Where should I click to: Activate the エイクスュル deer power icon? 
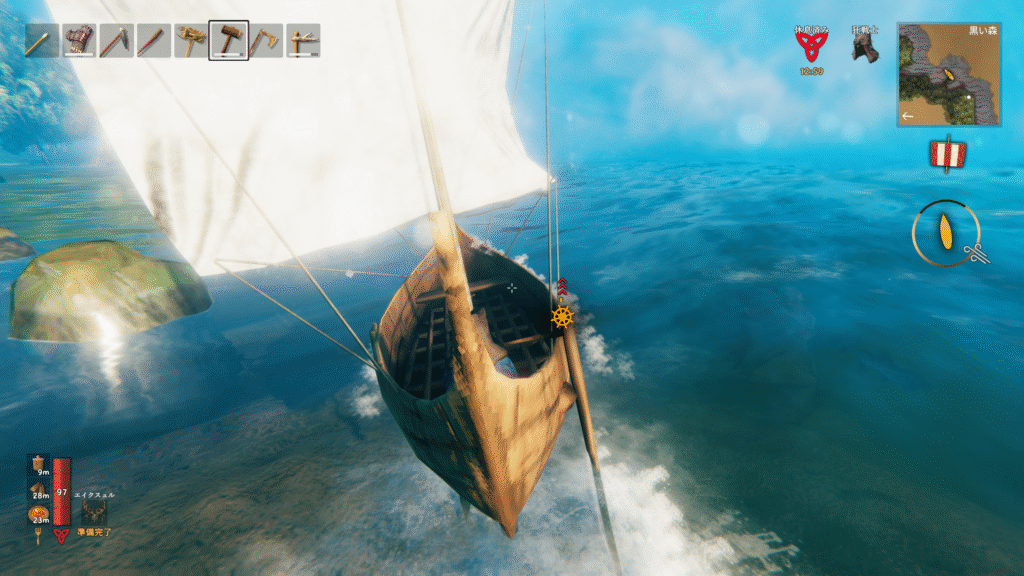click(95, 511)
